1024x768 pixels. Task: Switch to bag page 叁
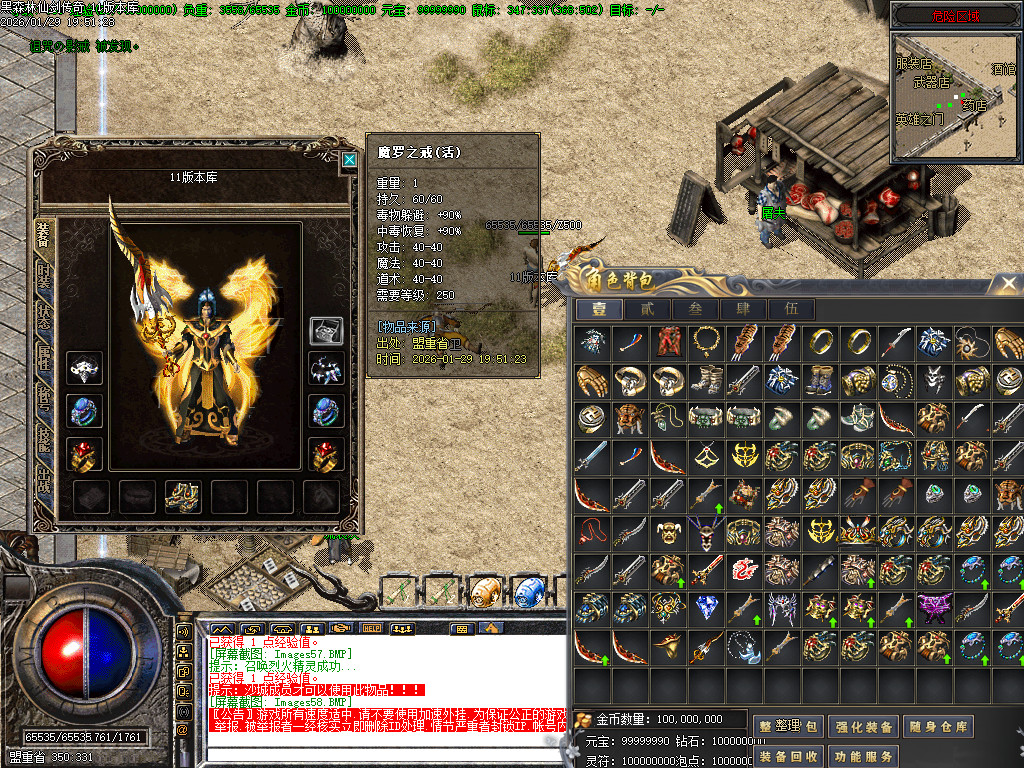[x=694, y=310]
